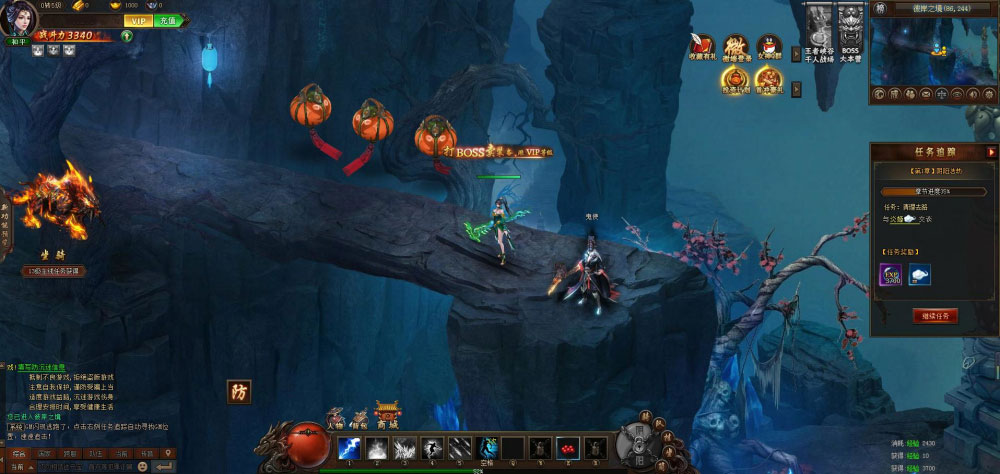Open the 人物 character sheet

pyautogui.click(x=337, y=417)
